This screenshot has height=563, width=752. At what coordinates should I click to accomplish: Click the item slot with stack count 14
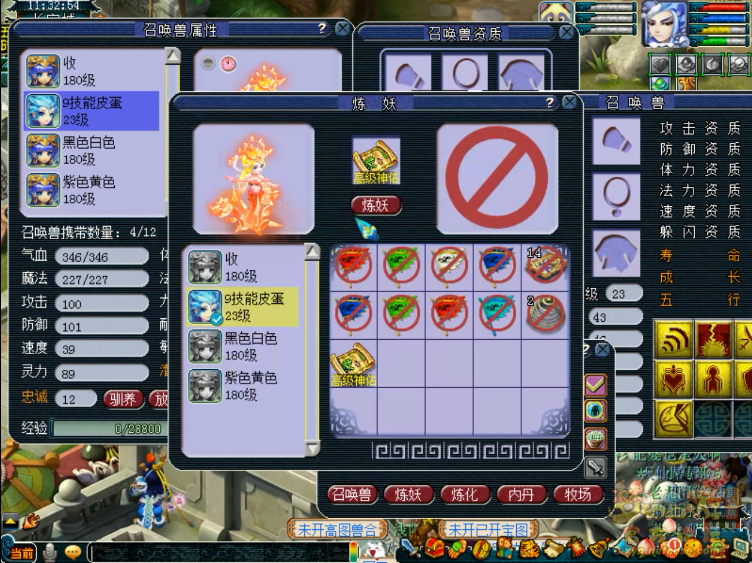[545, 266]
